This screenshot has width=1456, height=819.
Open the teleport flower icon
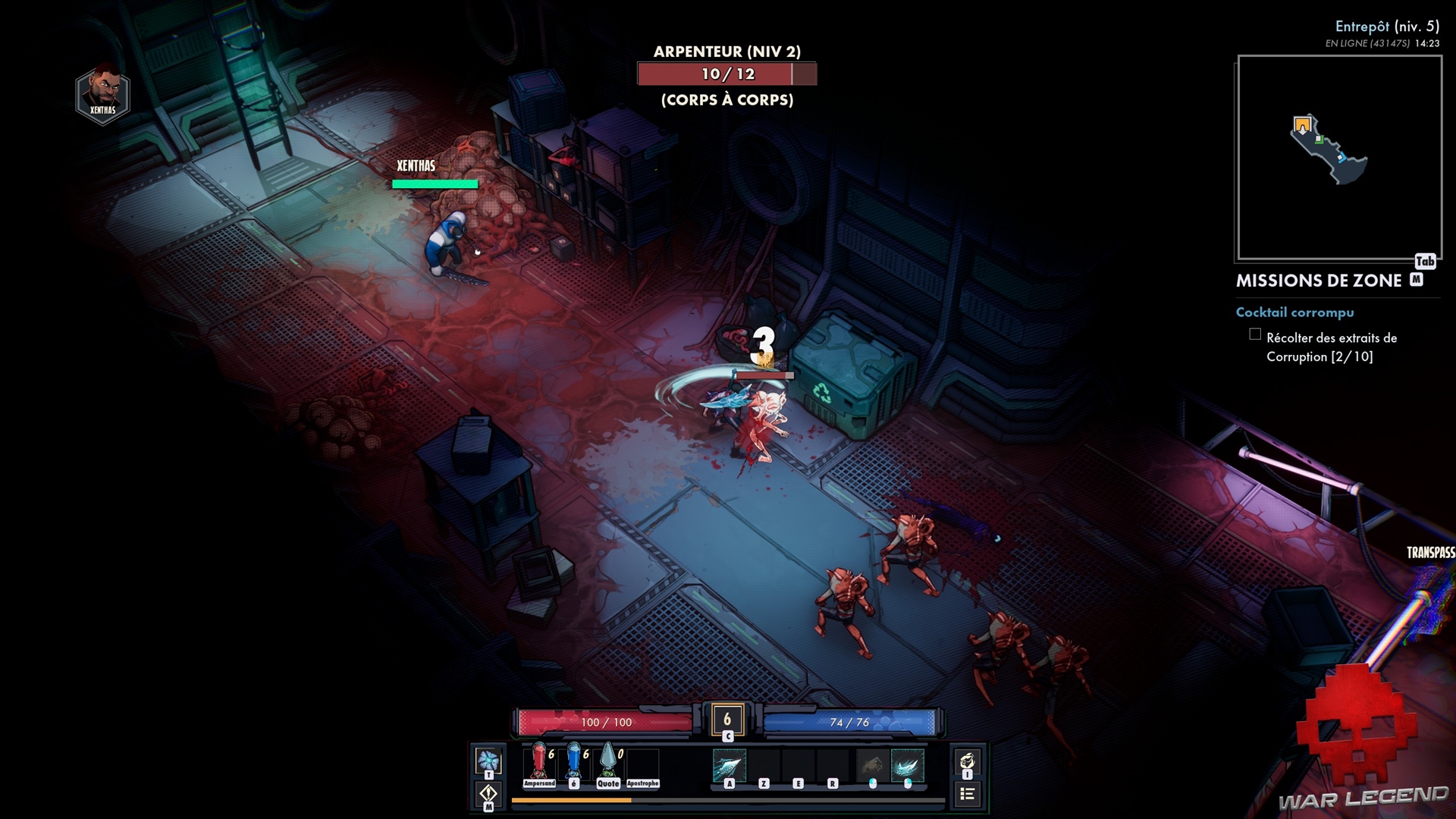click(x=488, y=760)
